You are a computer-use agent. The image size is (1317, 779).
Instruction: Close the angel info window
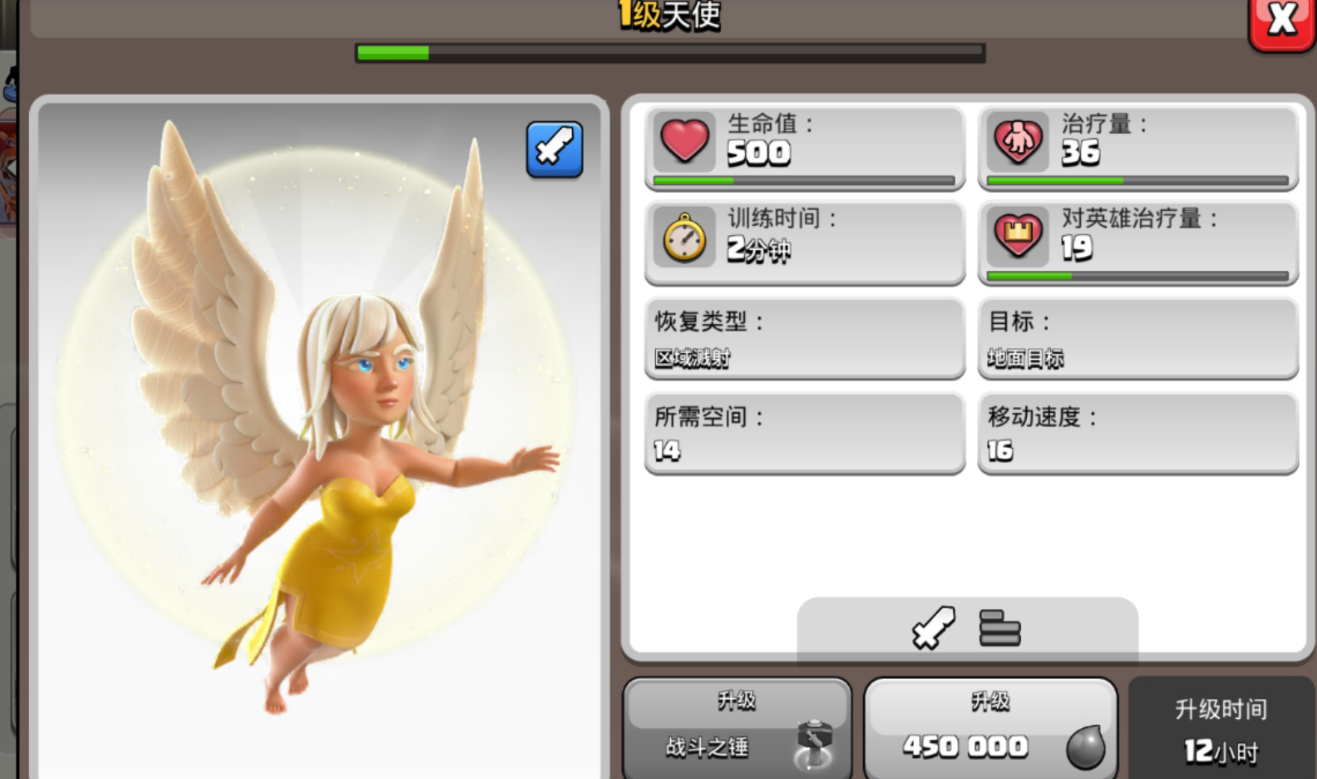click(1281, 22)
